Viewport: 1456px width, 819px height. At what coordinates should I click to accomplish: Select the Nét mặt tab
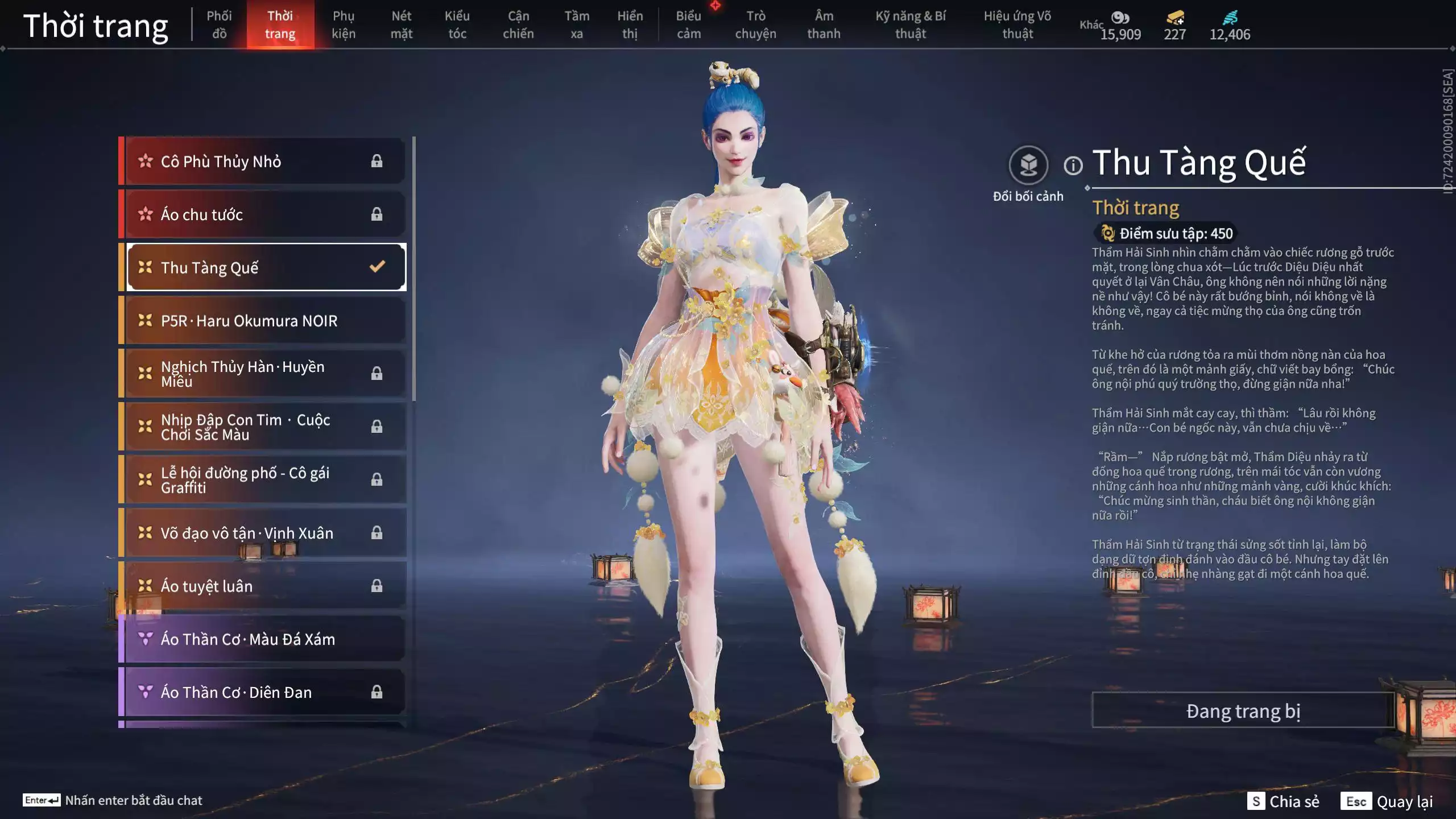point(401,25)
